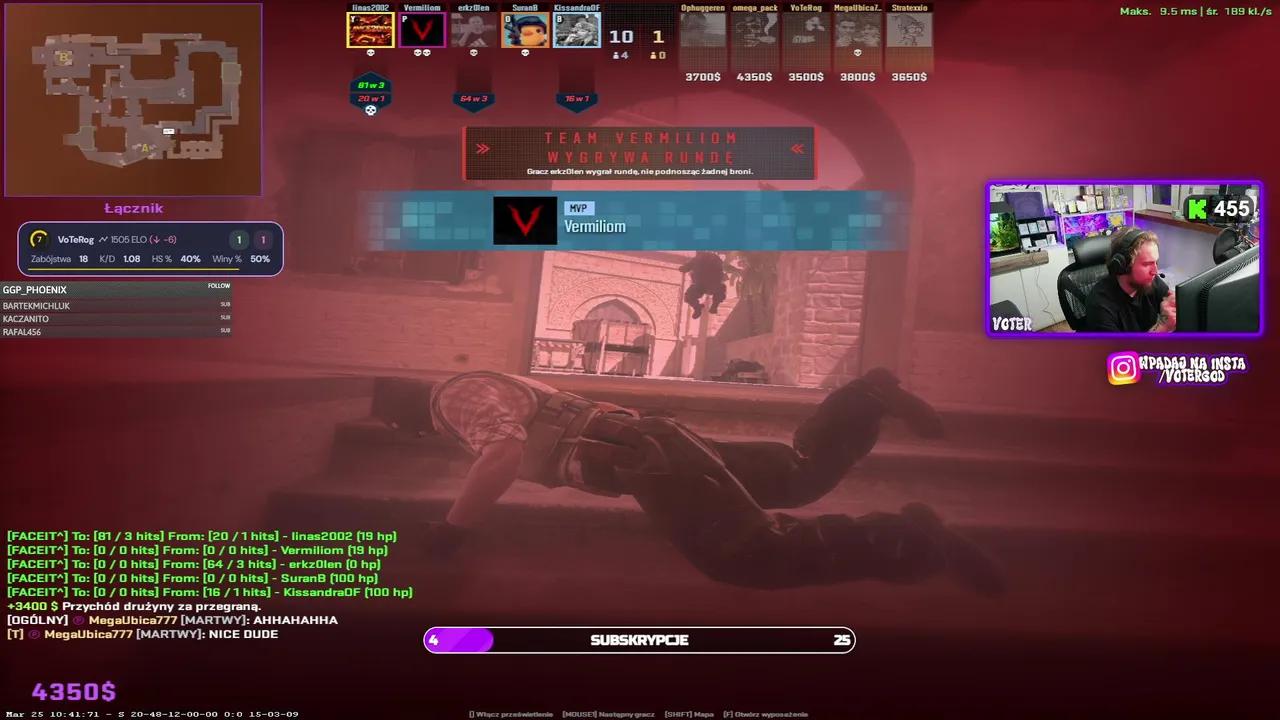Click the skull icon under erkz0len
Screen dimensions: 1280x720
(x=474, y=54)
